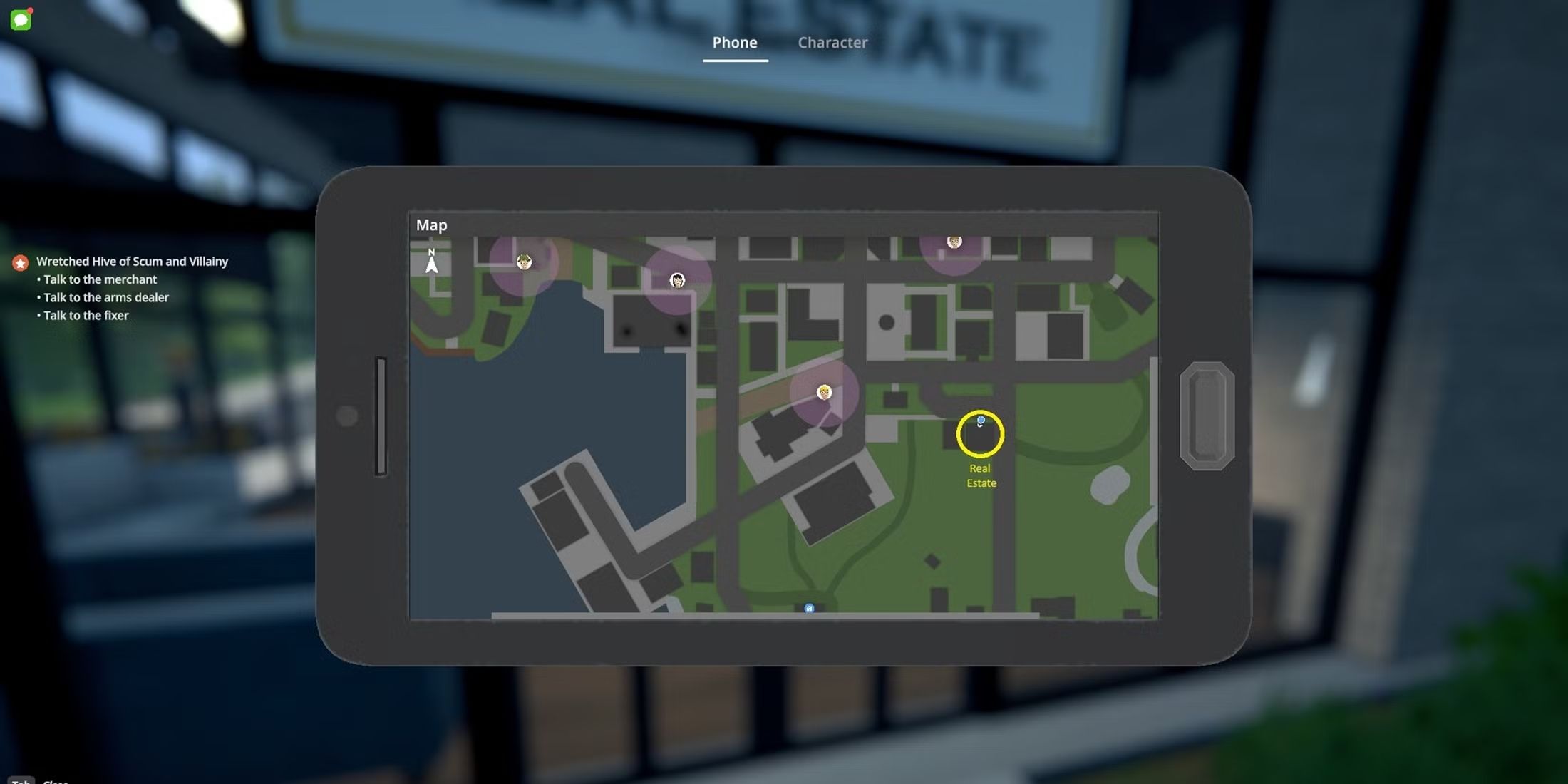Toggle the quest tracker star icon

point(20,262)
